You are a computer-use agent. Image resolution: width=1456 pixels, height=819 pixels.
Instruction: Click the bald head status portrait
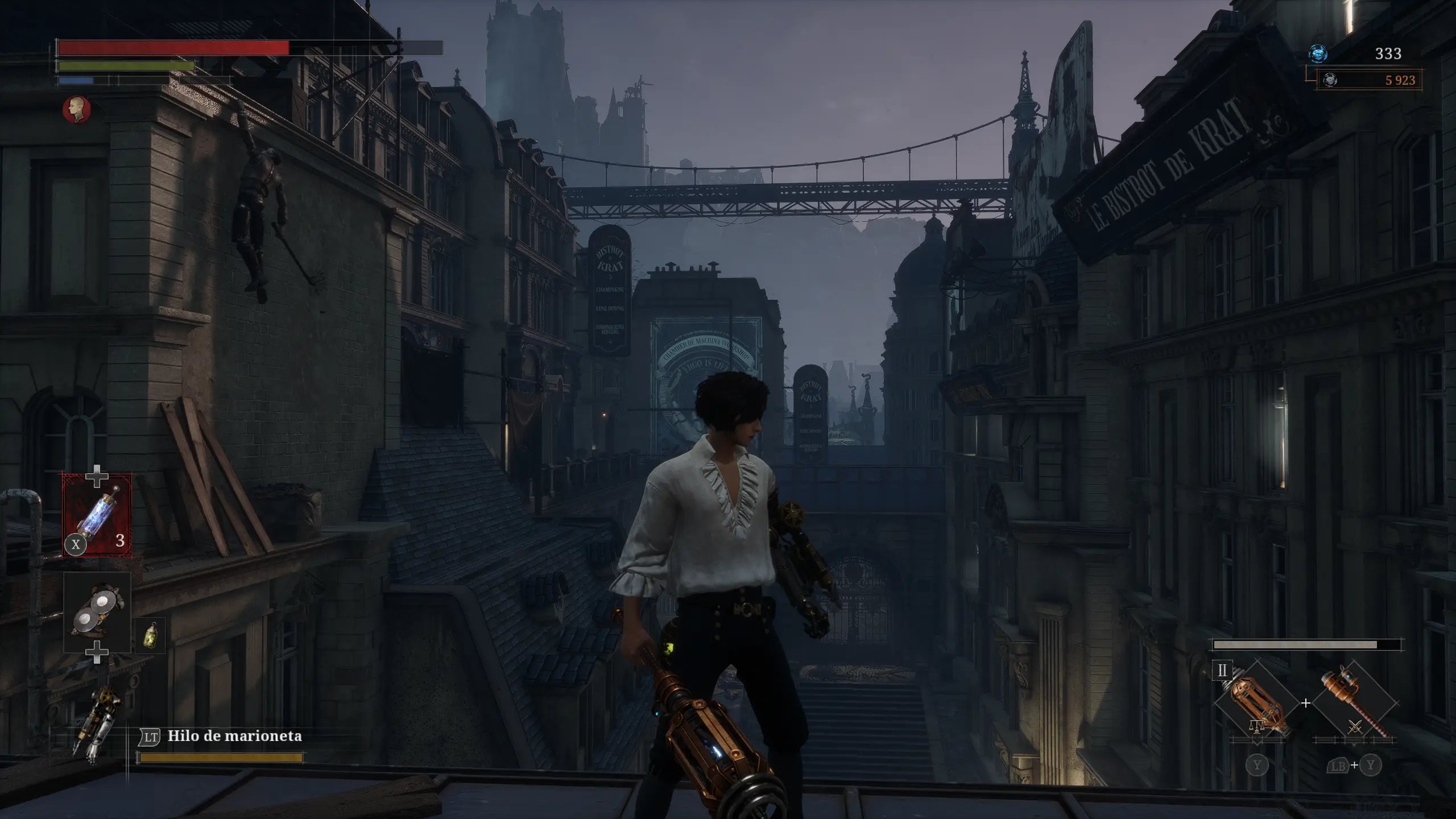point(77,109)
